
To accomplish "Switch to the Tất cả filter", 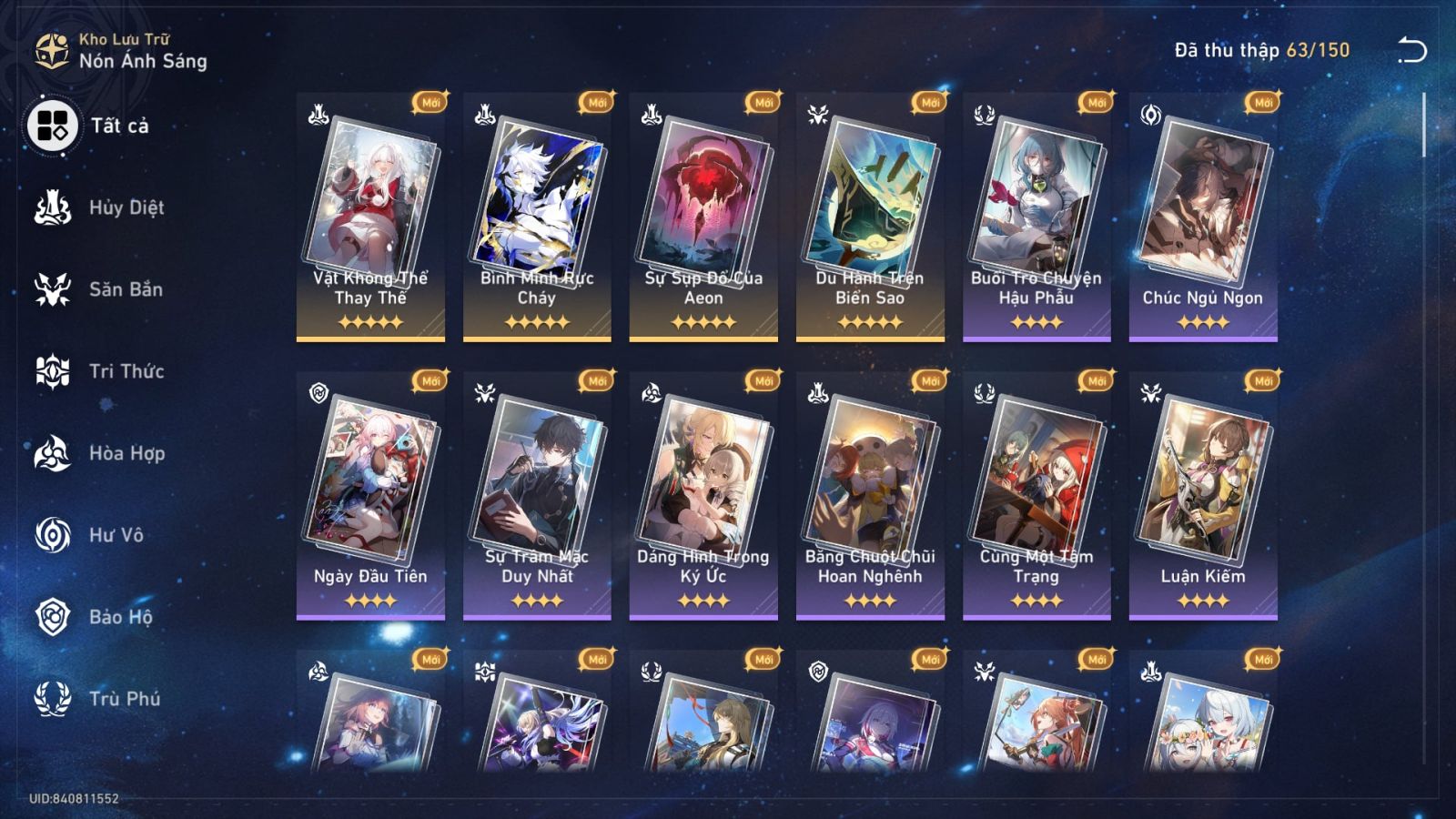I will point(55,127).
